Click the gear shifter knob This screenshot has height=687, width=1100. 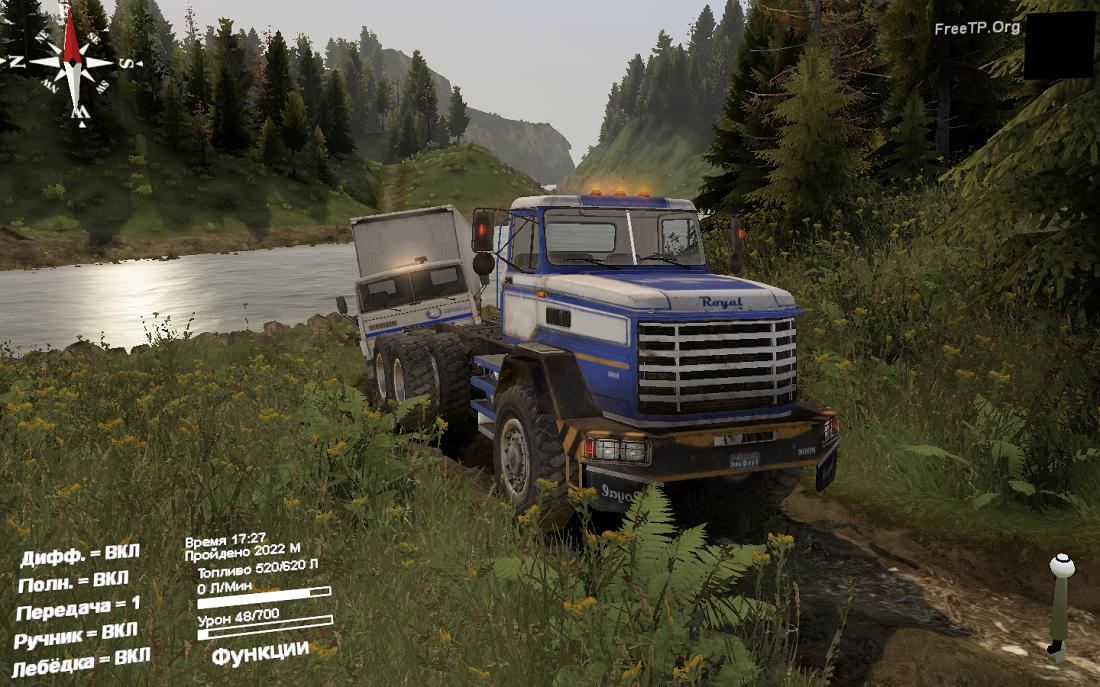click(x=1062, y=566)
